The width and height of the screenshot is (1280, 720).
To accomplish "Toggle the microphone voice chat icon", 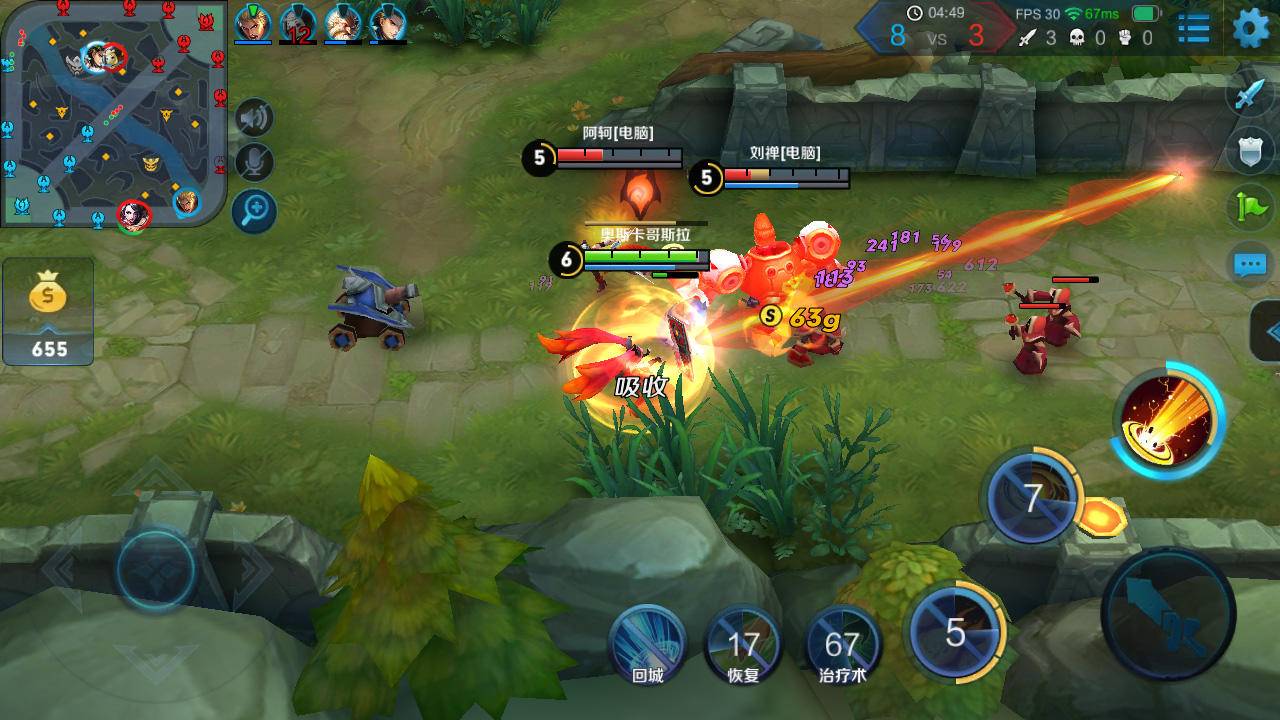I will tap(254, 163).
